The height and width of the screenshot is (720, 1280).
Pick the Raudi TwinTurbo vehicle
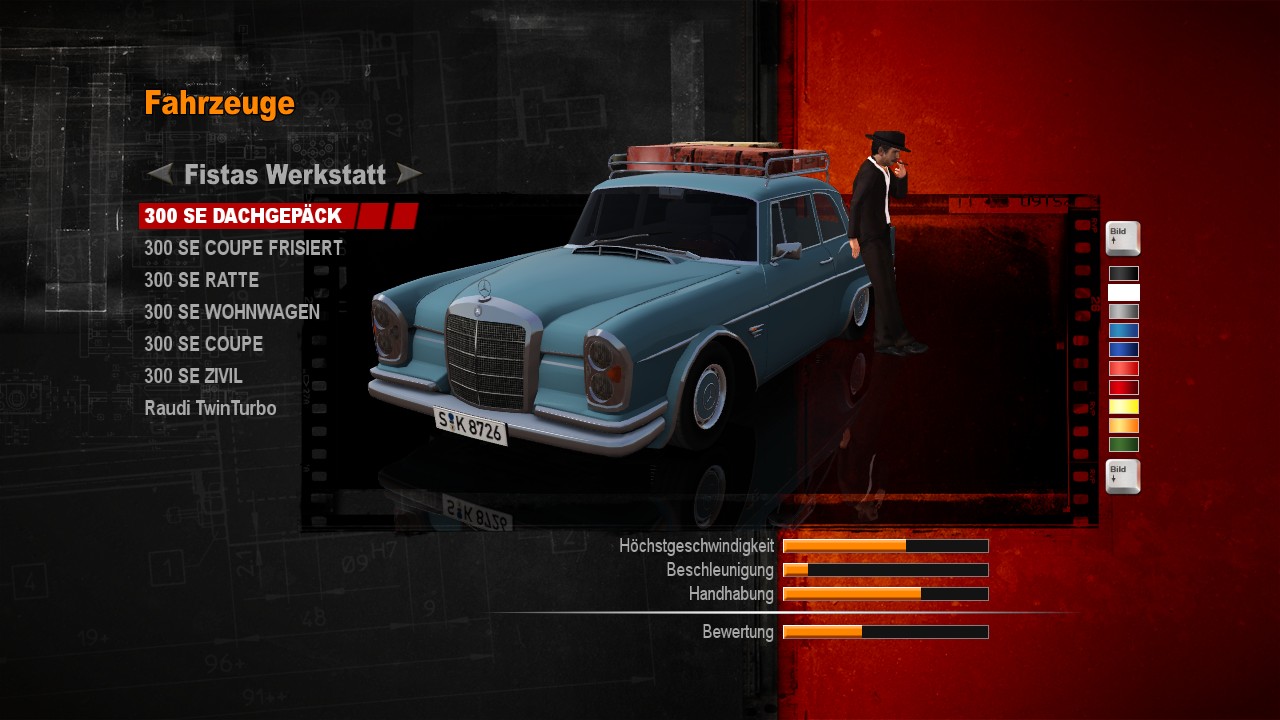pyautogui.click(x=210, y=408)
